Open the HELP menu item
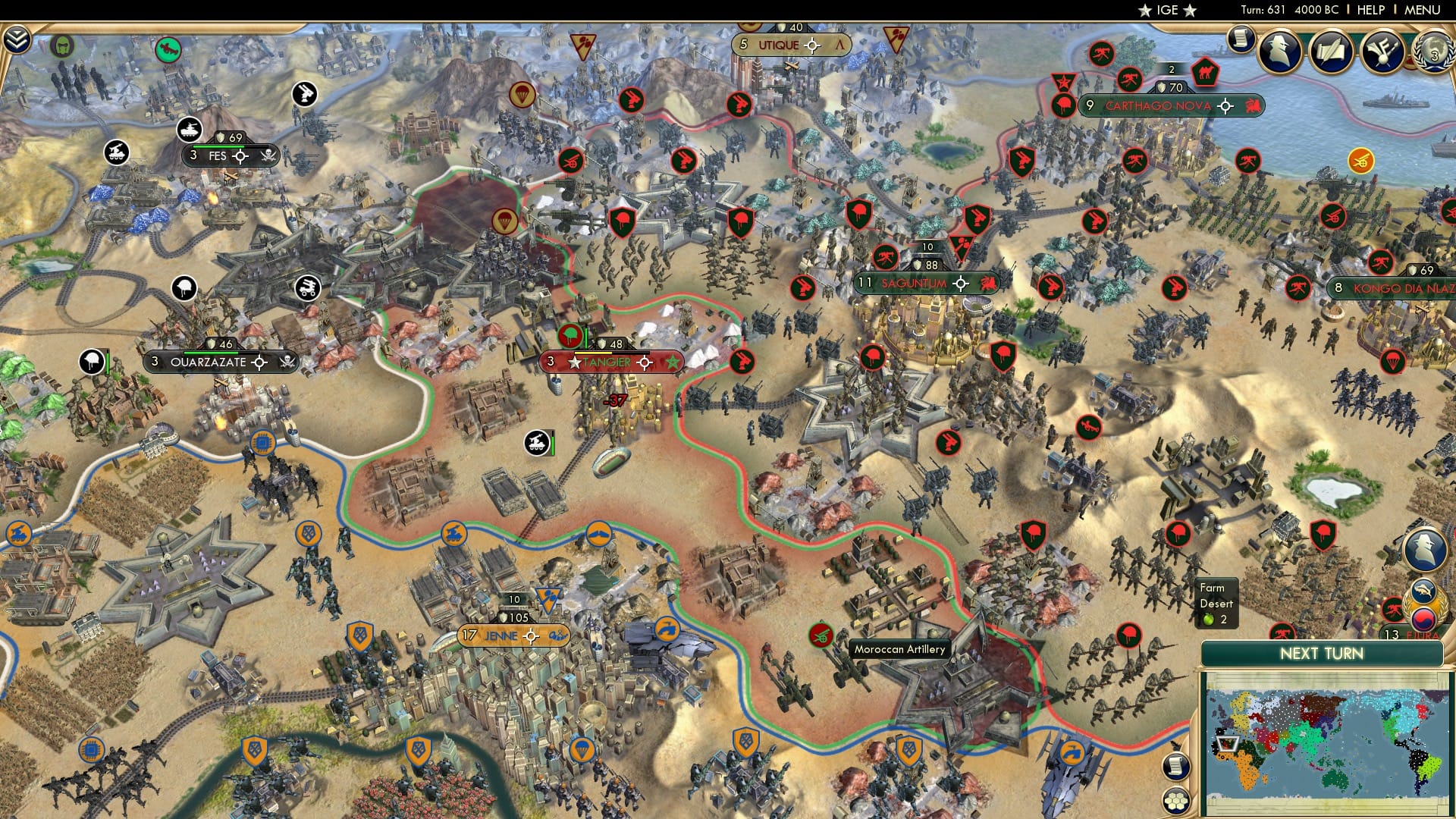 click(1372, 10)
